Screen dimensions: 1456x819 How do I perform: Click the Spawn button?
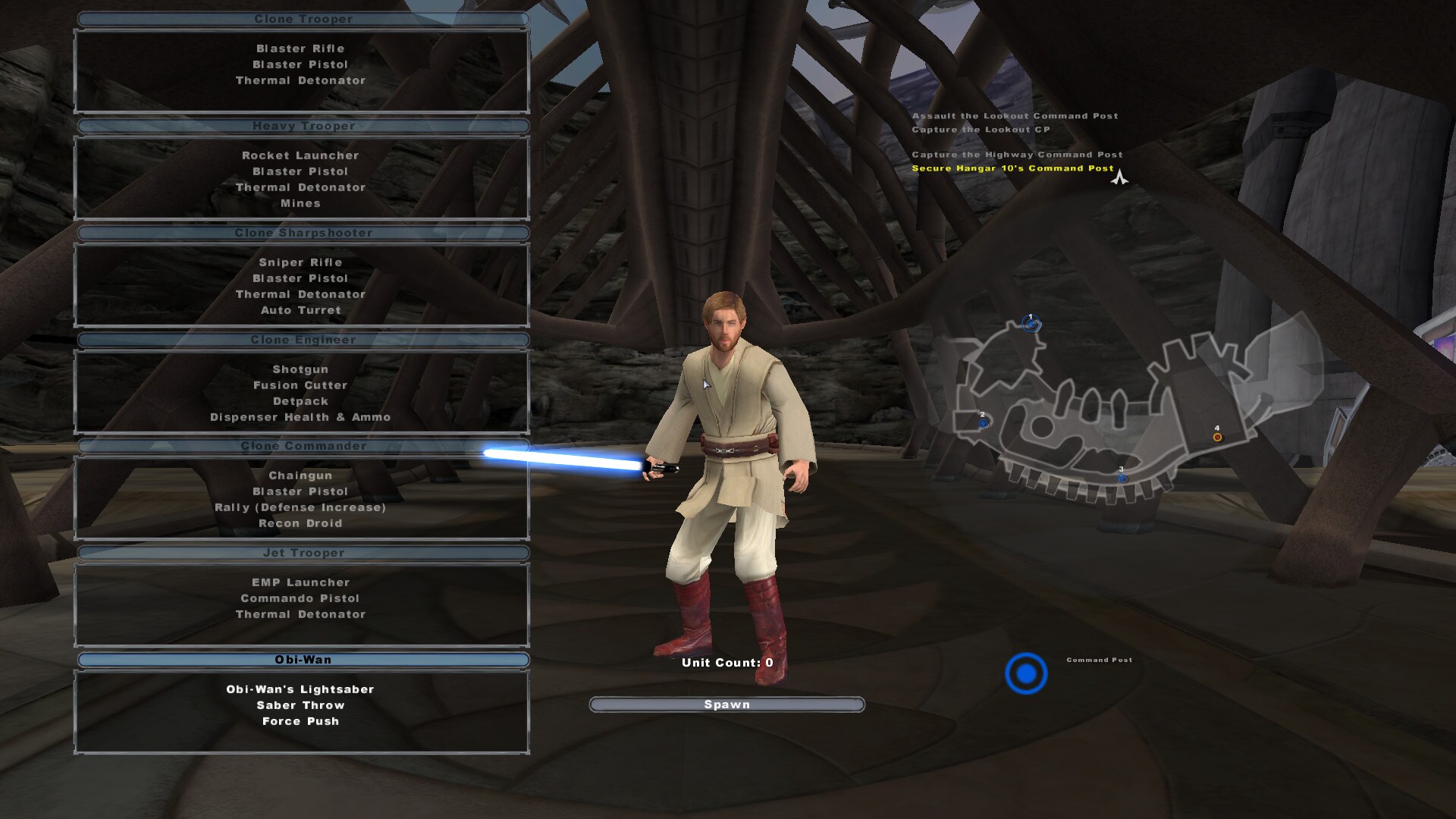[726, 705]
